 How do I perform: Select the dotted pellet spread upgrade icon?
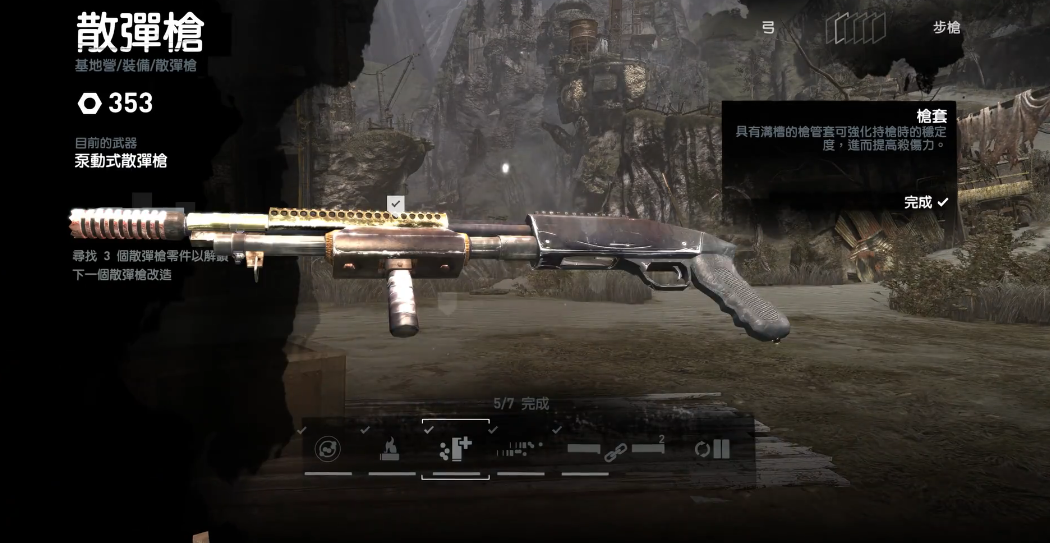(x=520, y=449)
